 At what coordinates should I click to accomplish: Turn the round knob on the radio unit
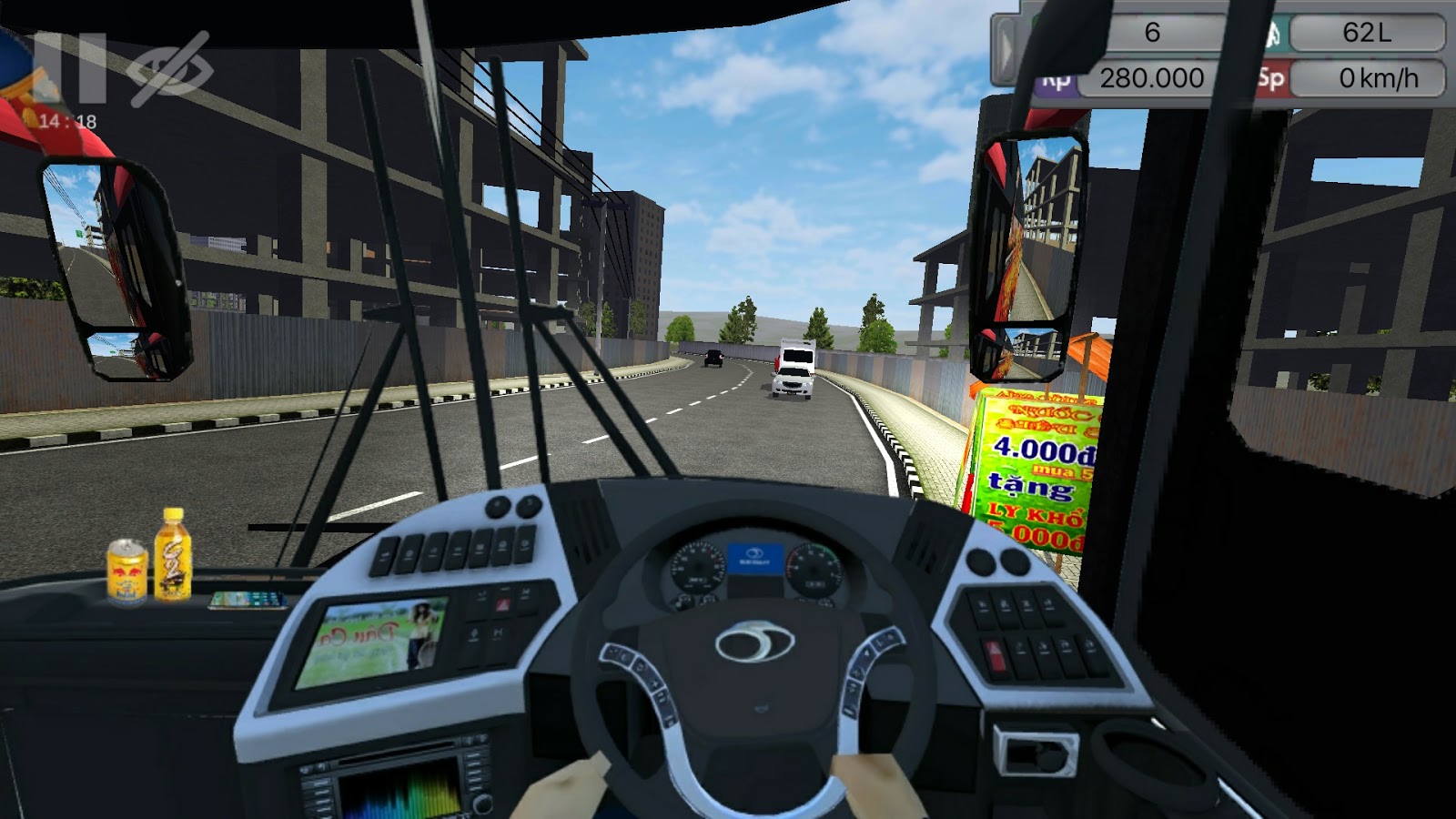coord(481,803)
